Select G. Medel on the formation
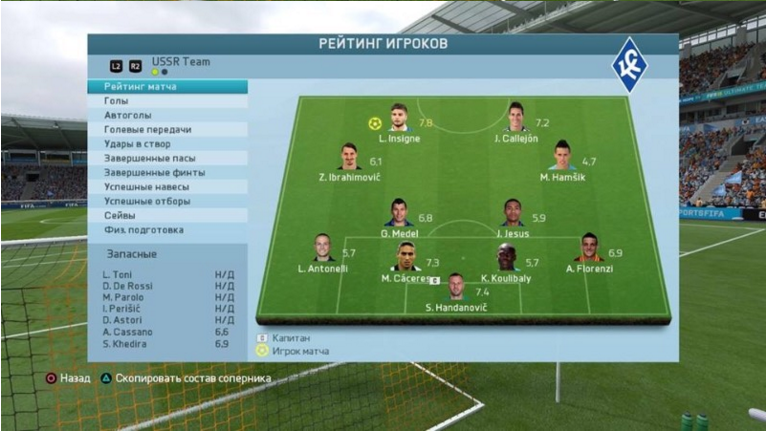 399,213
